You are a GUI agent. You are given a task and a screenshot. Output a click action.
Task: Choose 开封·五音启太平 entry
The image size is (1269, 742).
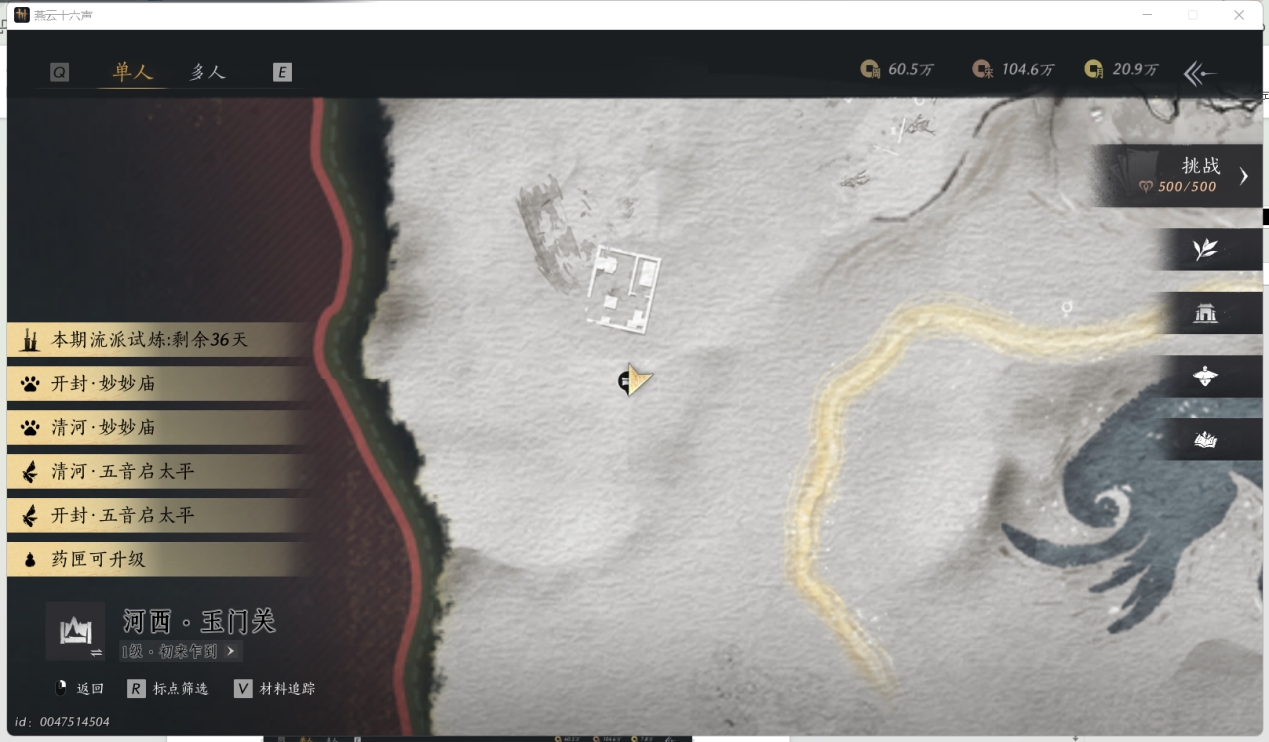click(x=150, y=516)
